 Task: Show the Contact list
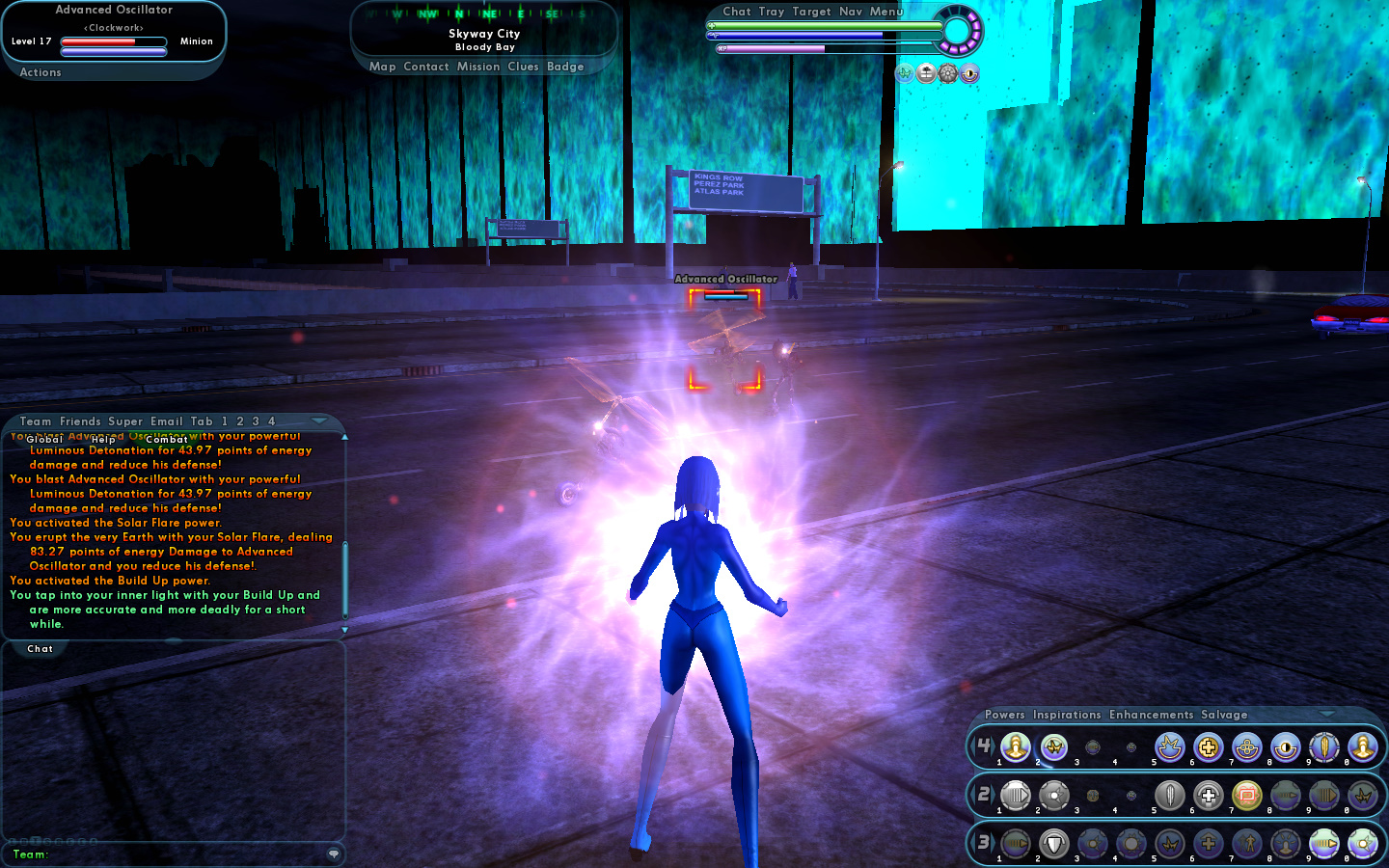pos(426,67)
